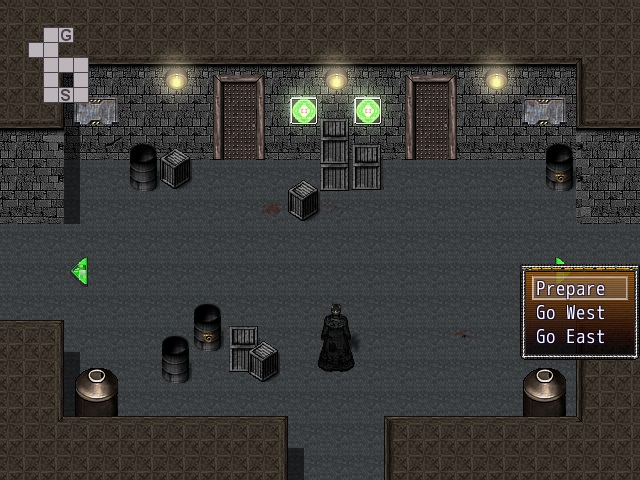The image size is (640, 480).
Task: Click the room-layout minimap
Action: click(x=58, y=65)
